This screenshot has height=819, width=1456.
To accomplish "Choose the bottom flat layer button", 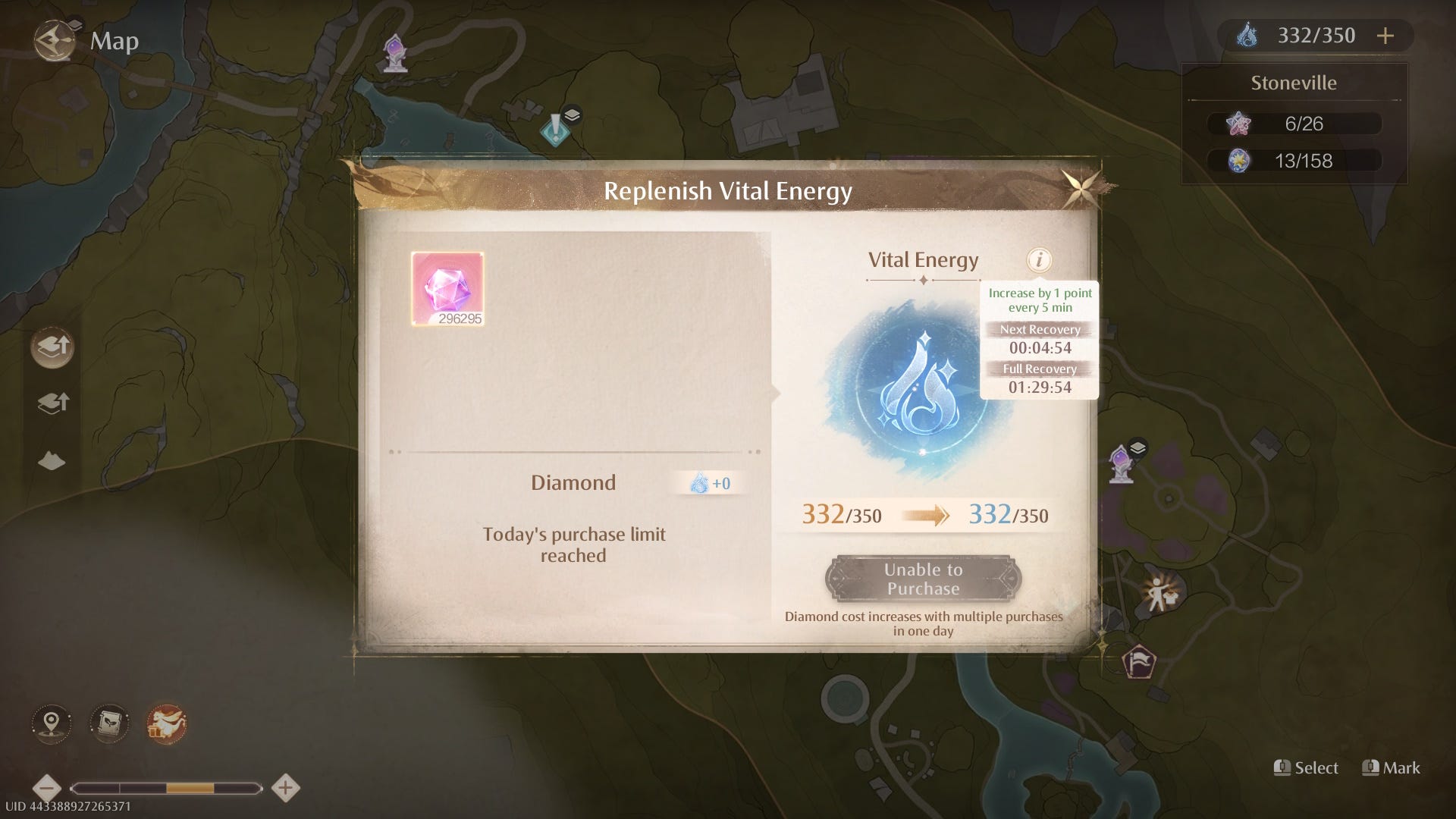I will coord(52,460).
